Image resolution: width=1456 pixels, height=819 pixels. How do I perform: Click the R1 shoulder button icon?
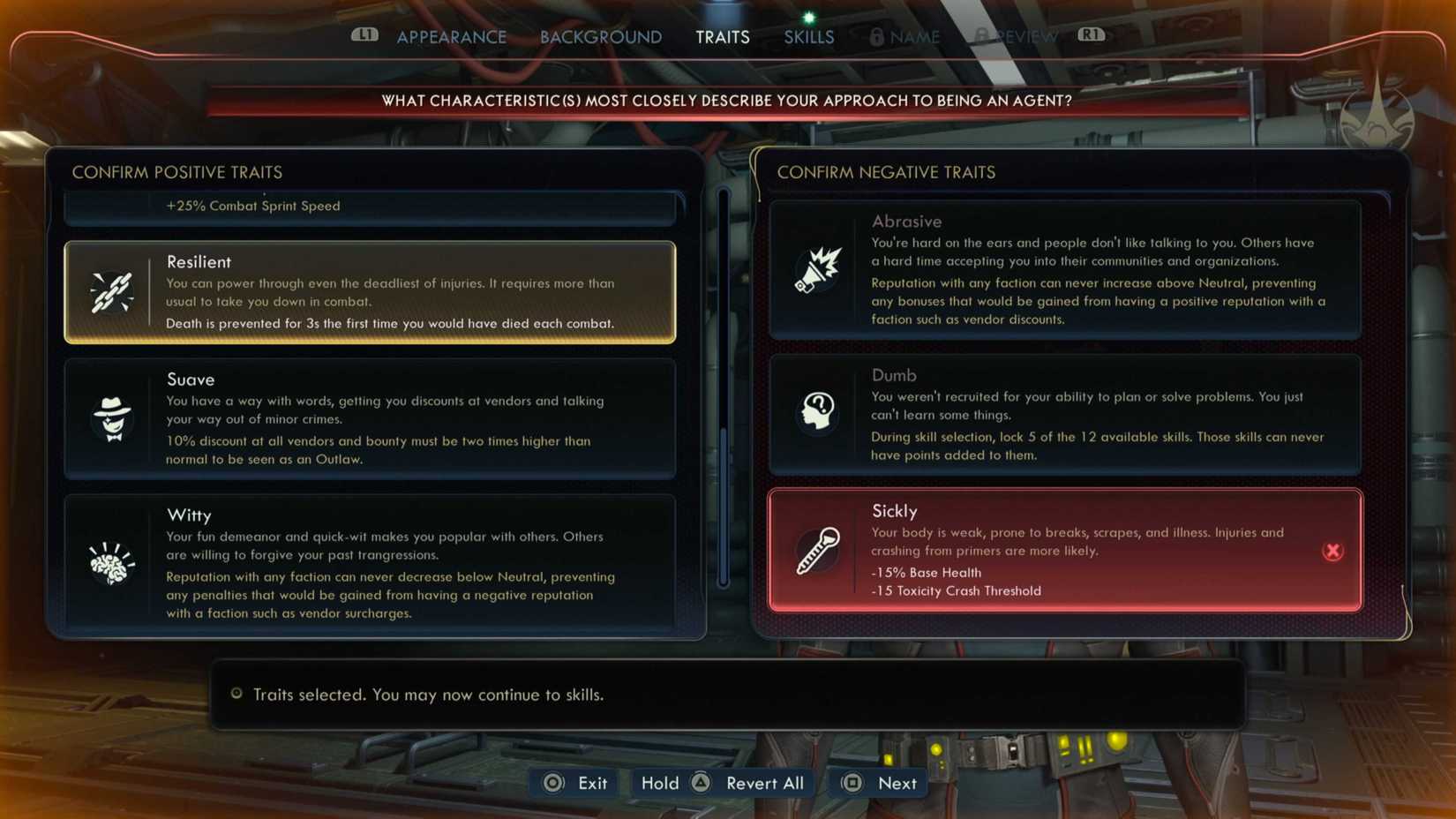pos(1091,35)
